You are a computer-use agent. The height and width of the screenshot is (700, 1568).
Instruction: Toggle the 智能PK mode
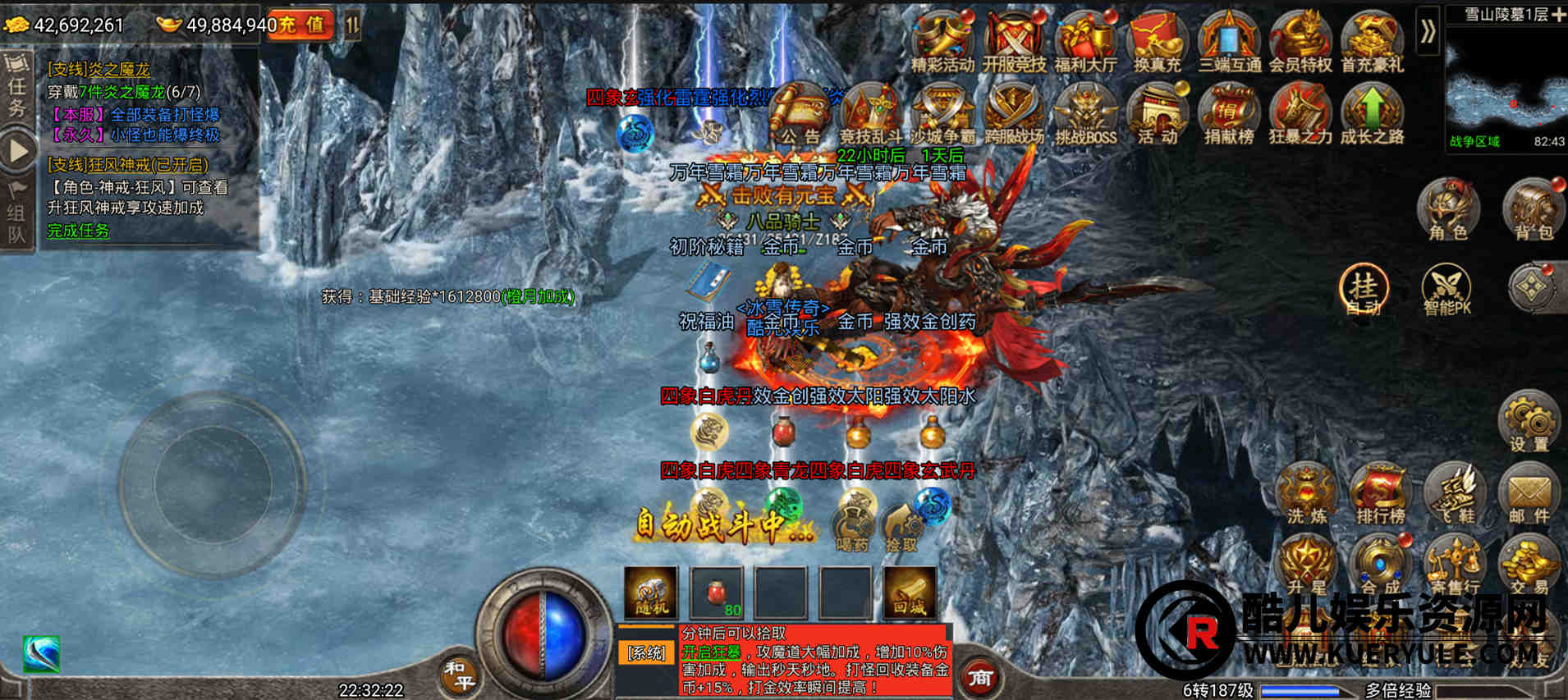1447,290
